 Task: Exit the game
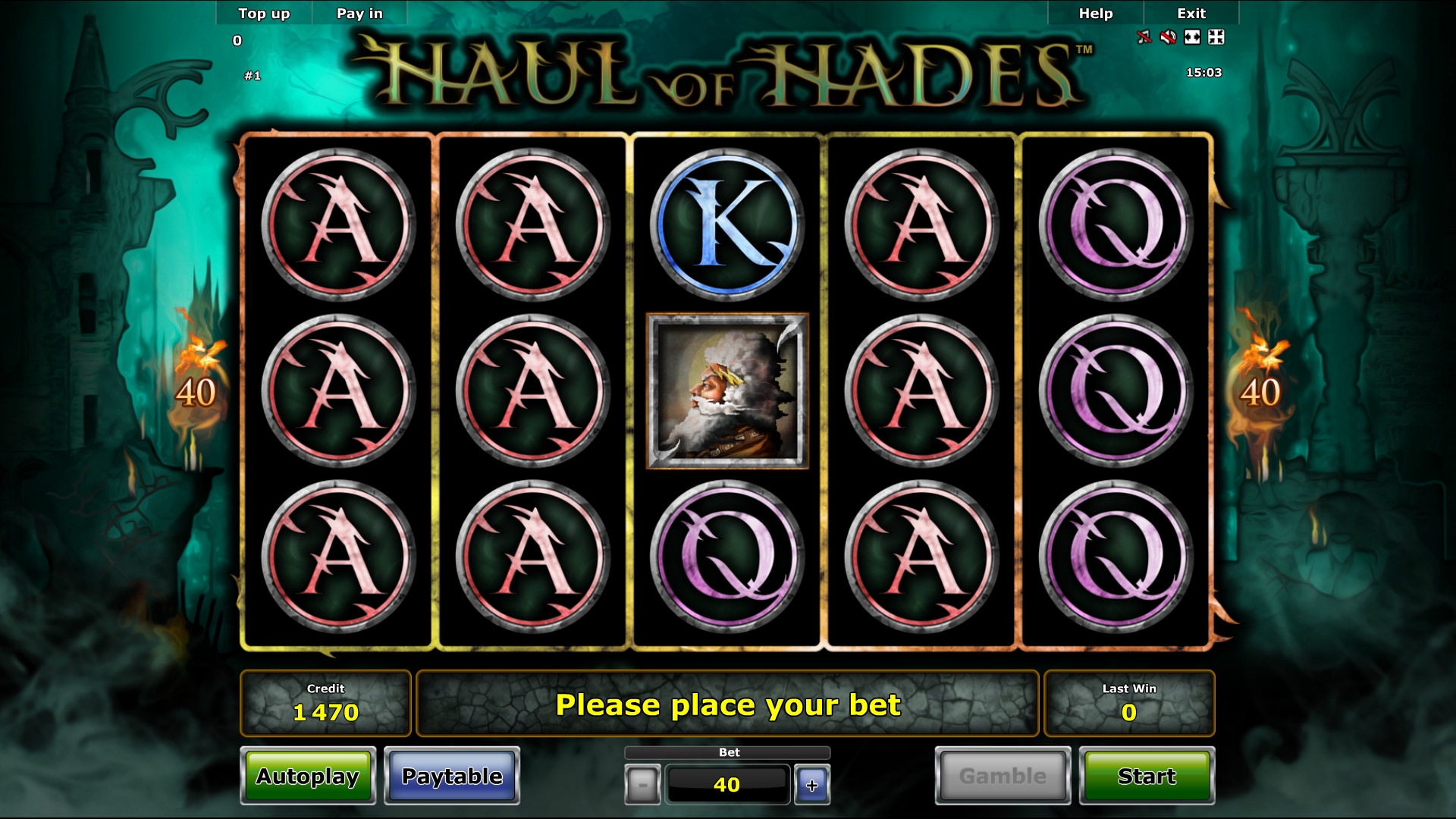pyautogui.click(x=1191, y=13)
